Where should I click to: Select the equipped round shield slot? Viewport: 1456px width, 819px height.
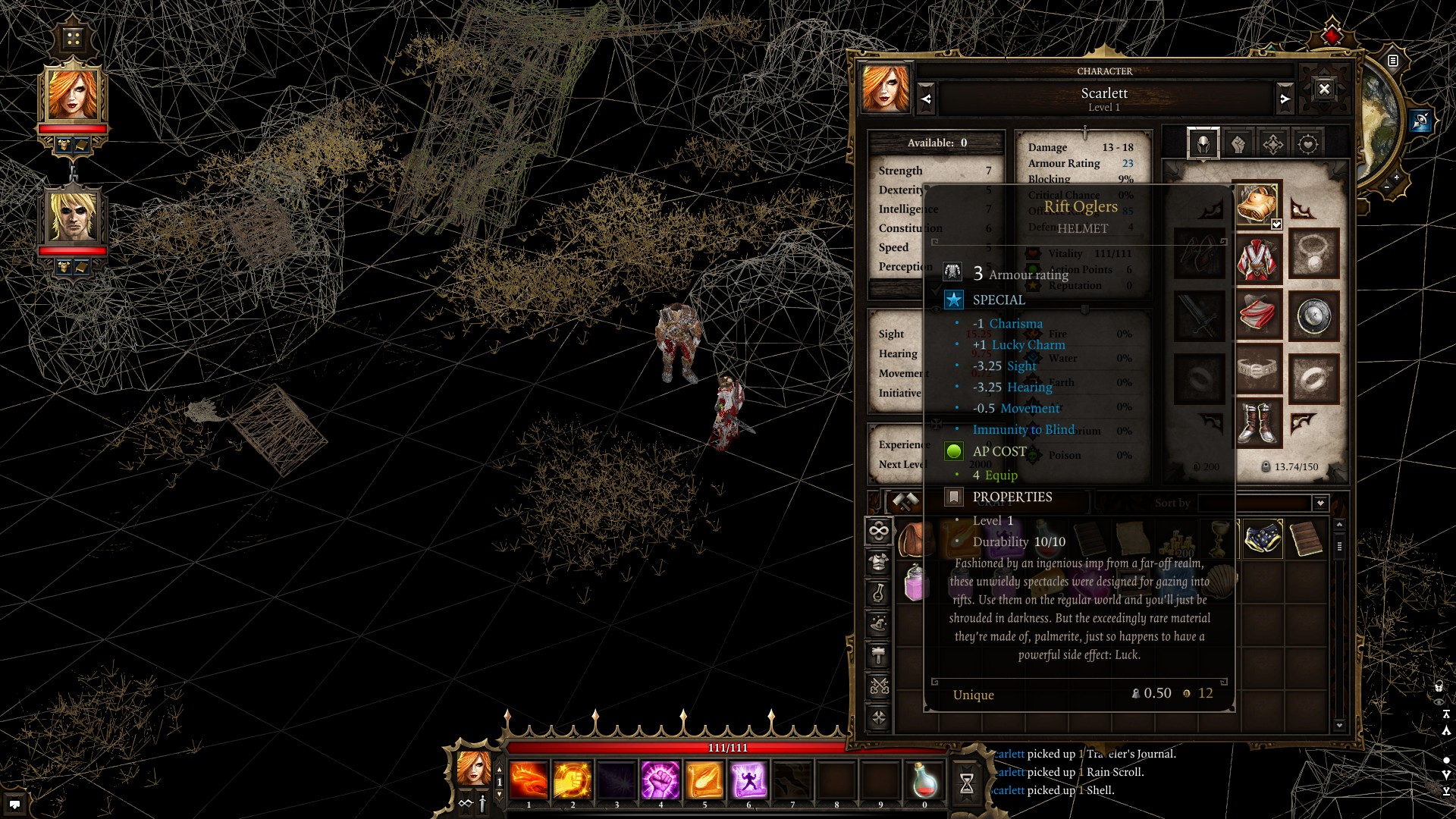(x=1313, y=316)
